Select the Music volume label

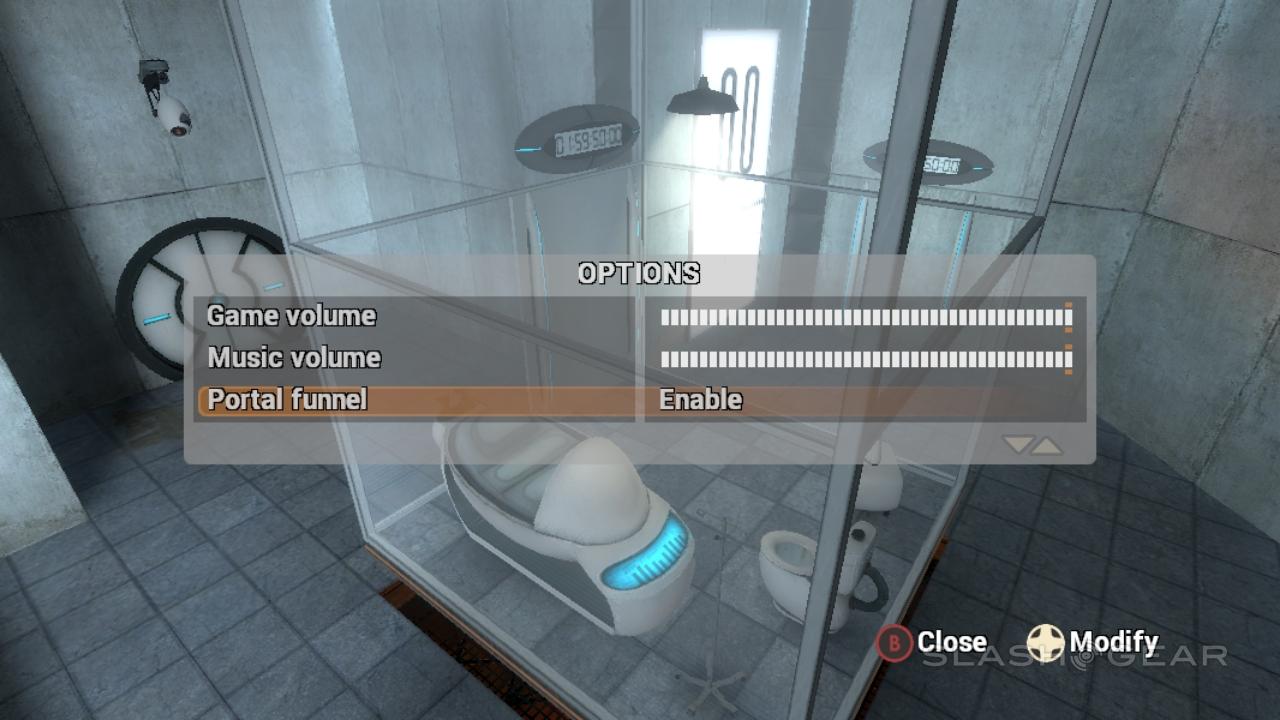click(294, 358)
